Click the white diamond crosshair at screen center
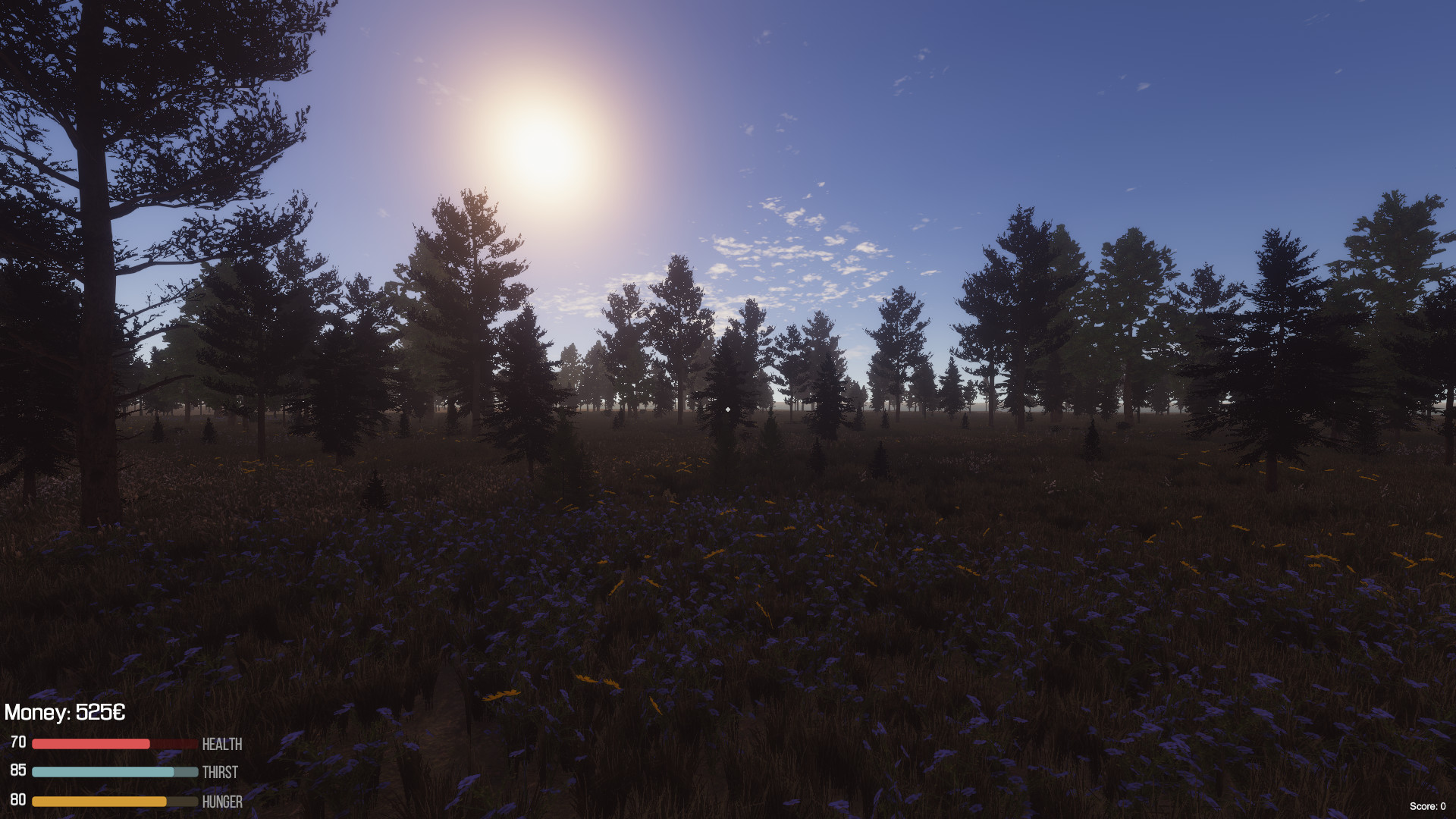Viewport: 1456px width, 819px height. [727, 409]
